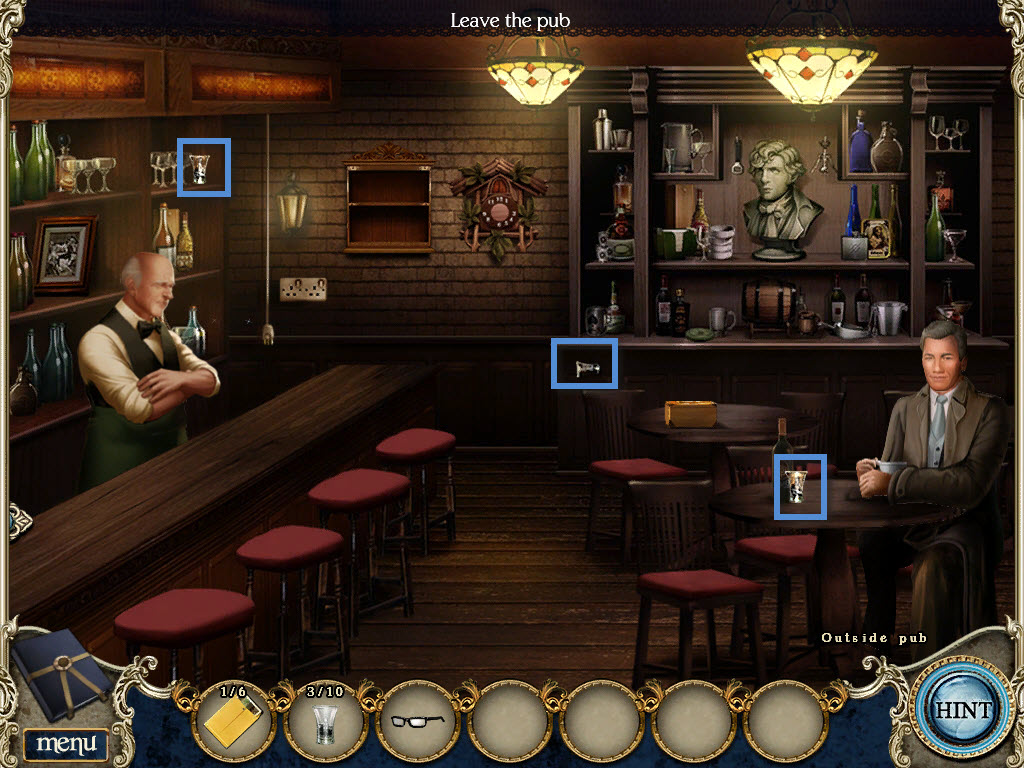This screenshot has width=1024, height=768.
Task: Grab the highlighted glass beneath the back counter
Action: point(584,363)
